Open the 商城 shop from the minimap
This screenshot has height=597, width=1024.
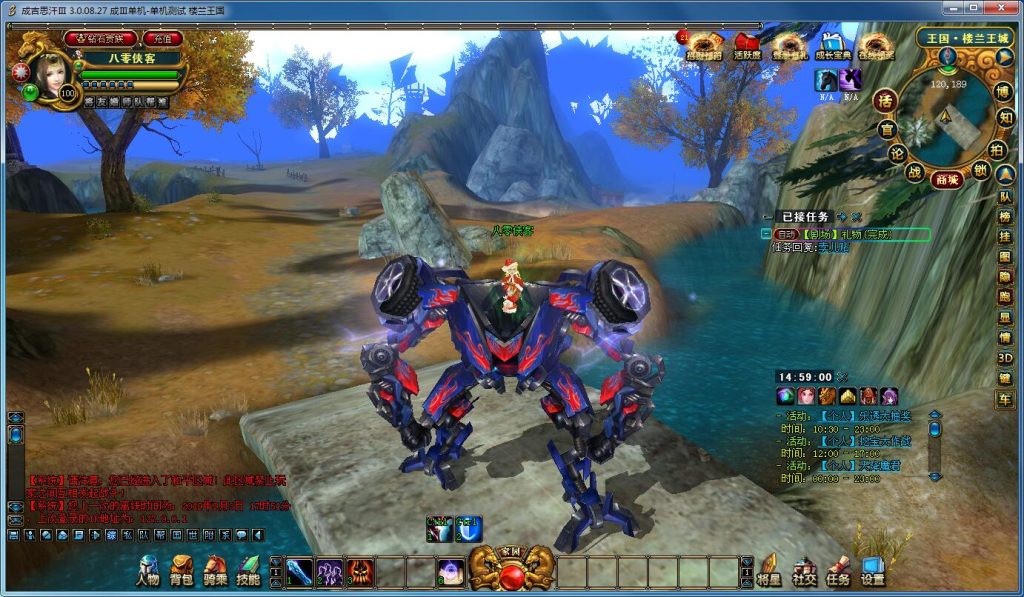(x=946, y=180)
